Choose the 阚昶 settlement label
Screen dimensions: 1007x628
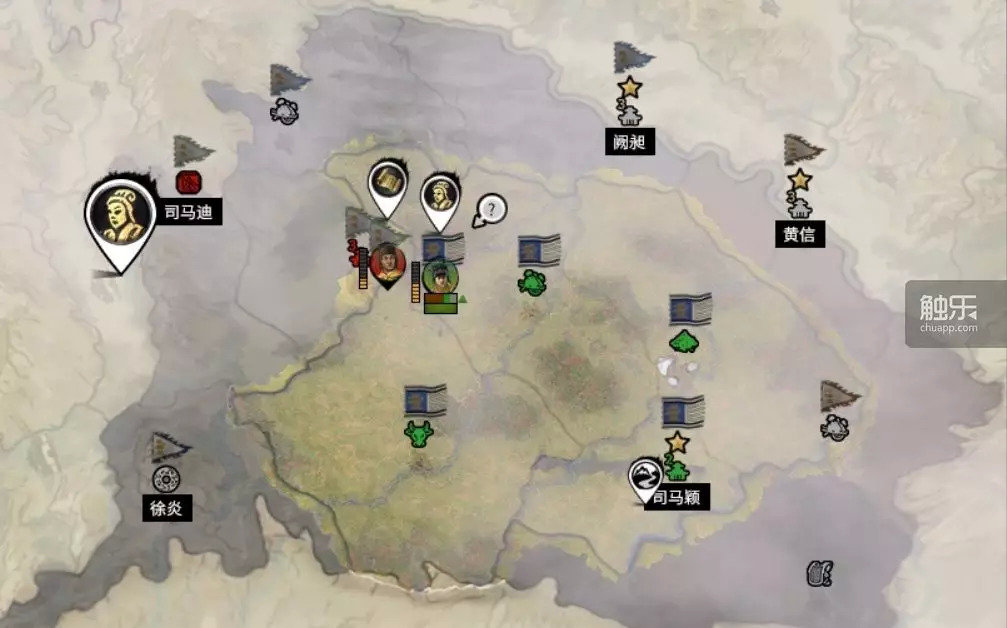point(630,142)
